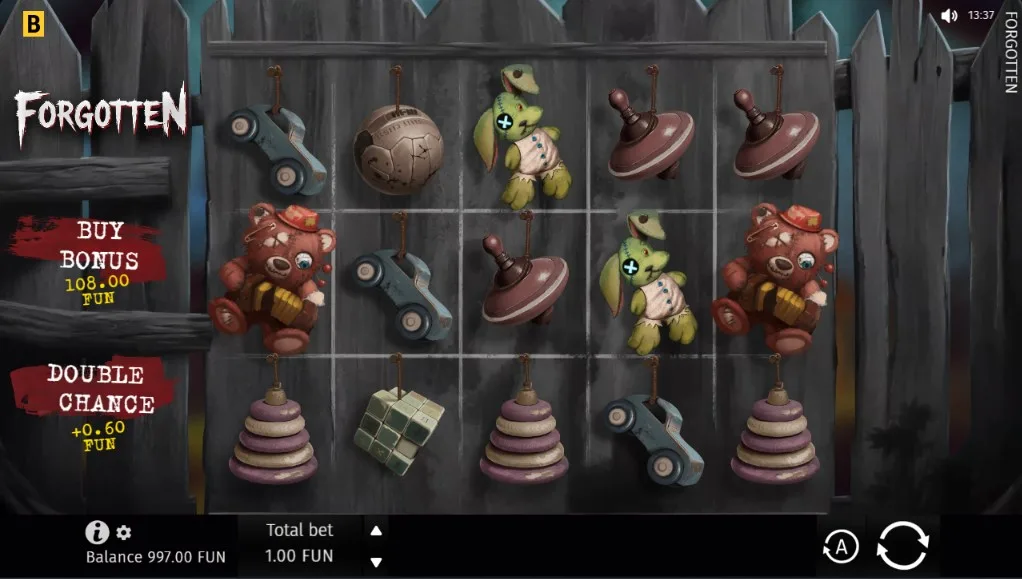Spin the reels with the circular arrows button
Viewport: 1022px width, 579px height.
coord(902,546)
